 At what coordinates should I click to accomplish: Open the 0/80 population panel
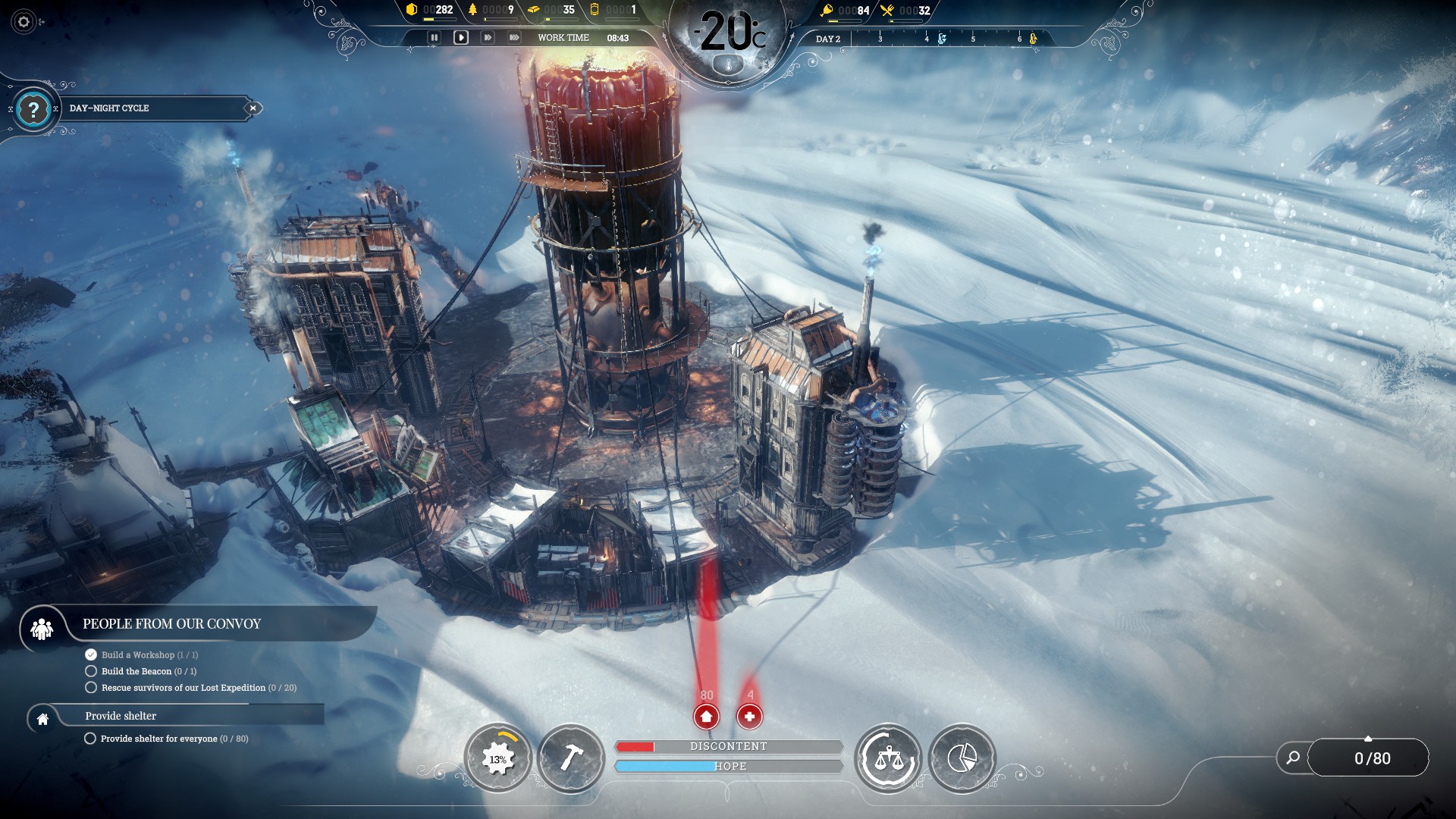click(1372, 758)
